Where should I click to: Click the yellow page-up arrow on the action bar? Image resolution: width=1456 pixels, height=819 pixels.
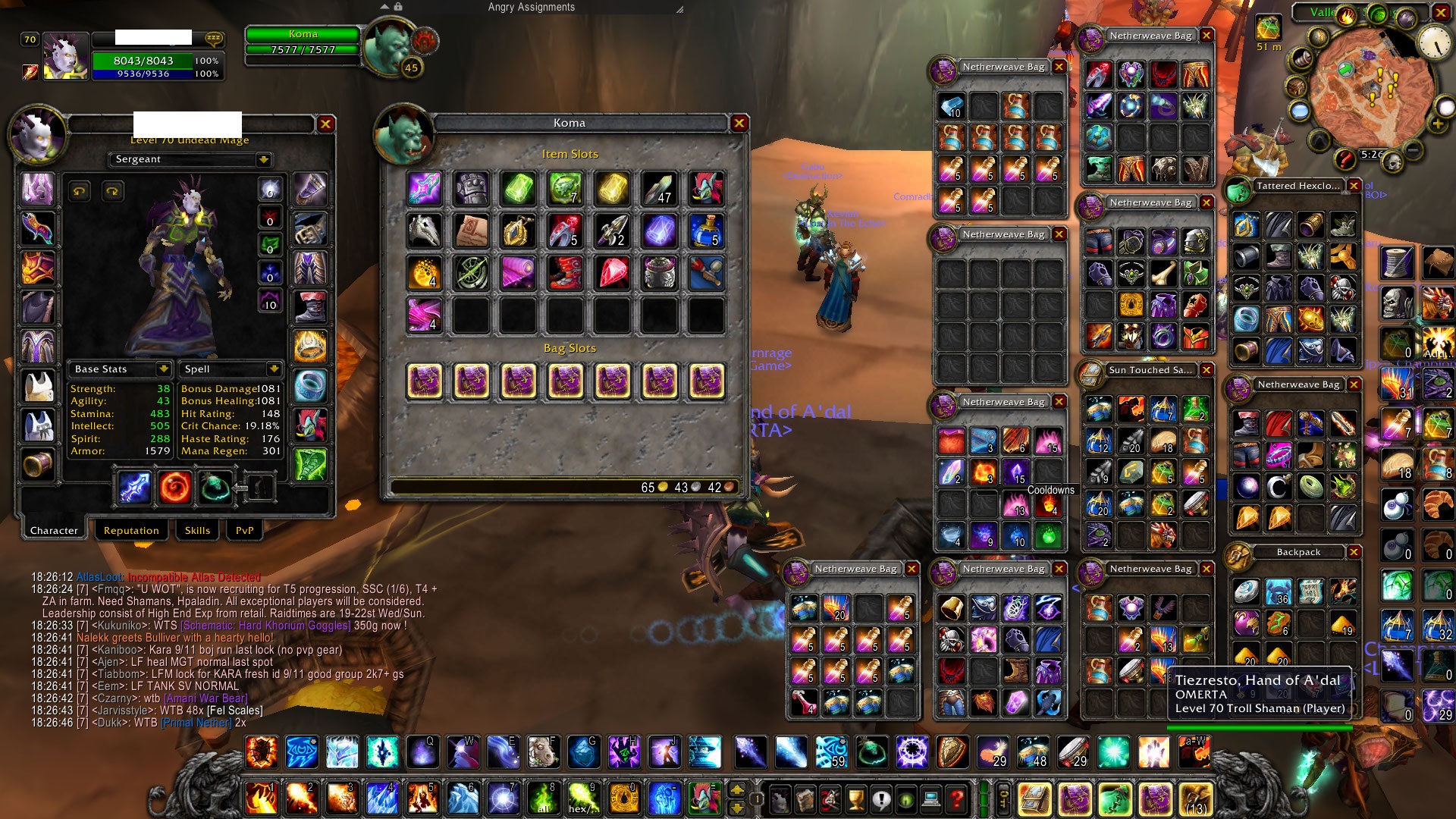[x=736, y=789]
